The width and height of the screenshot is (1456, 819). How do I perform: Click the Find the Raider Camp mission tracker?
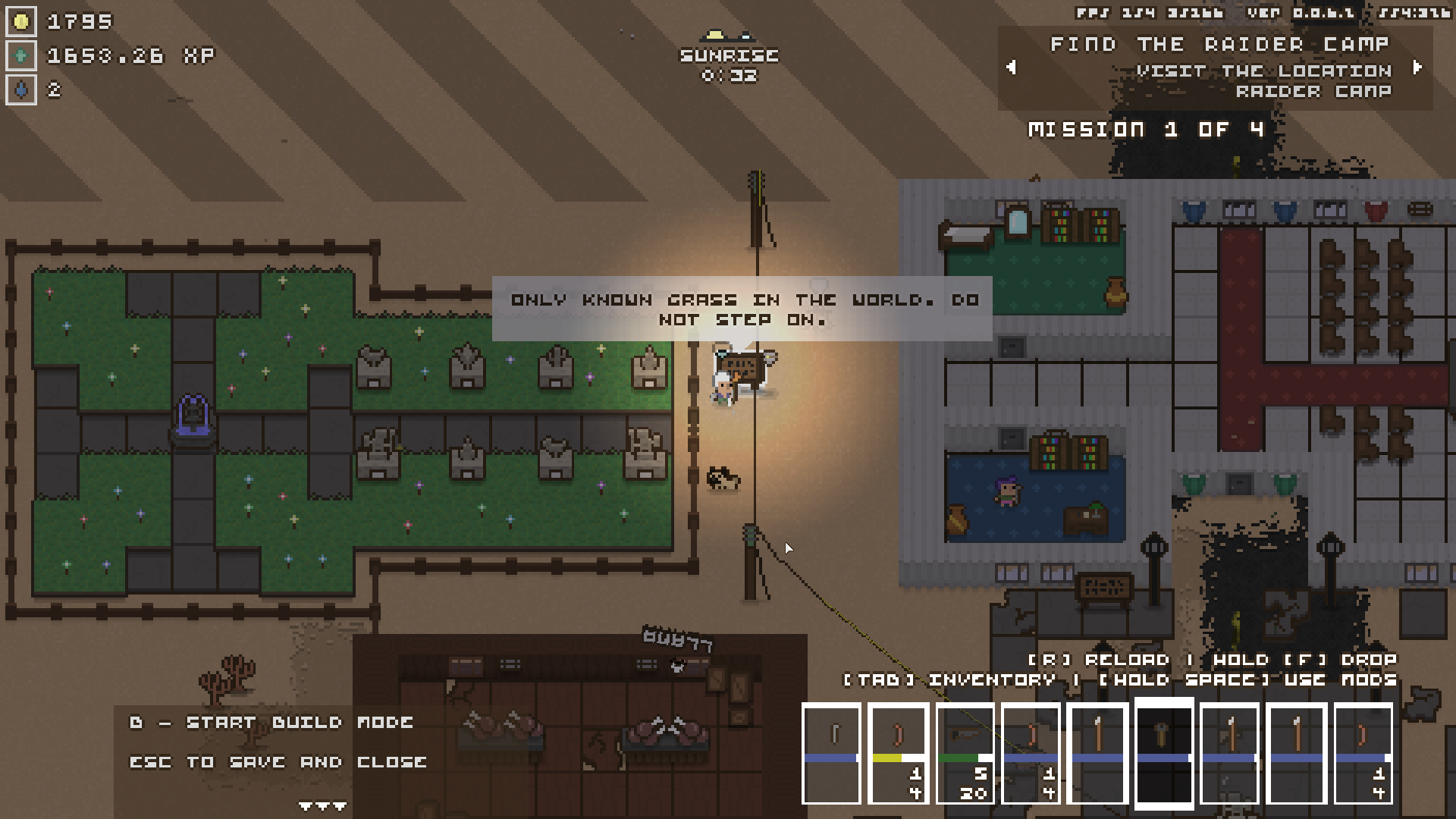click(x=1219, y=67)
